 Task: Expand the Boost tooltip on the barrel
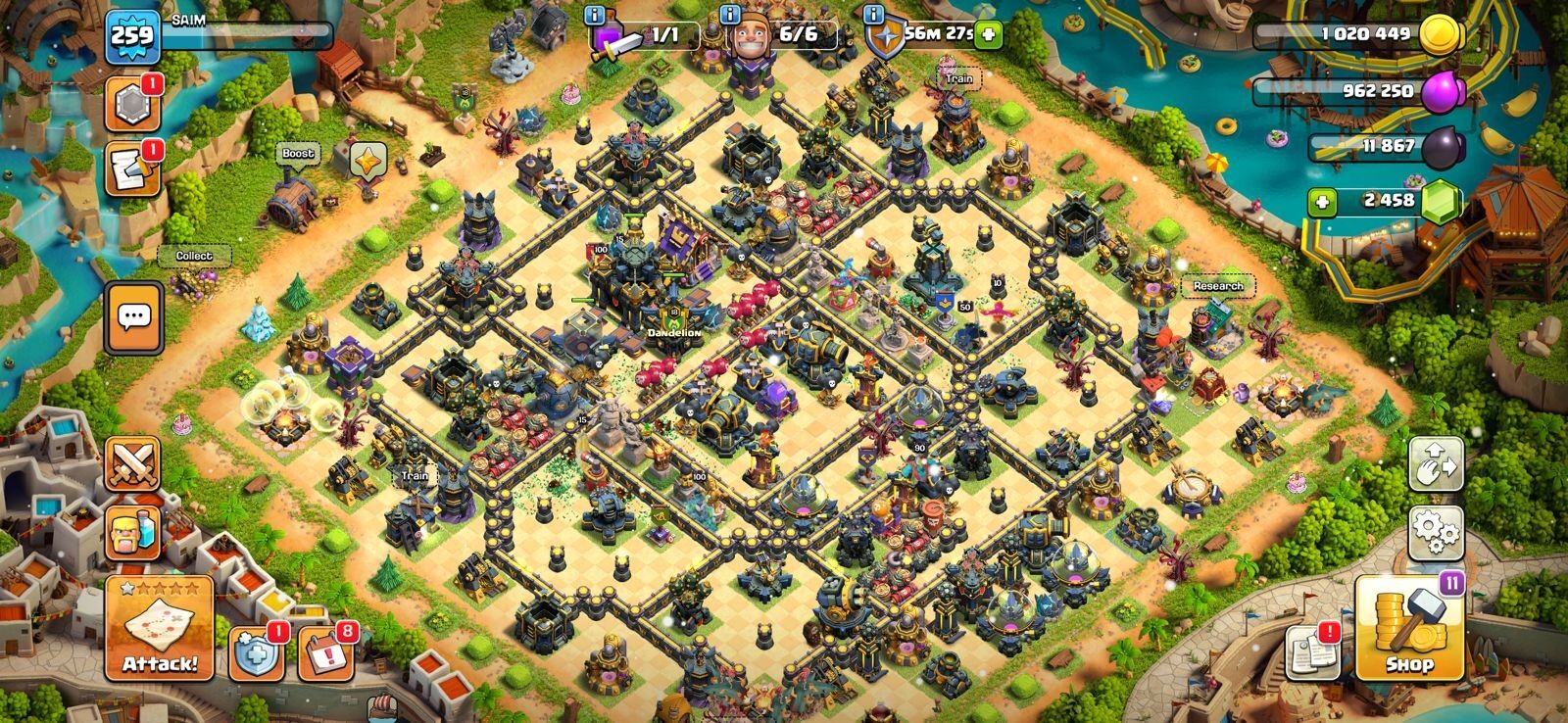(x=299, y=153)
